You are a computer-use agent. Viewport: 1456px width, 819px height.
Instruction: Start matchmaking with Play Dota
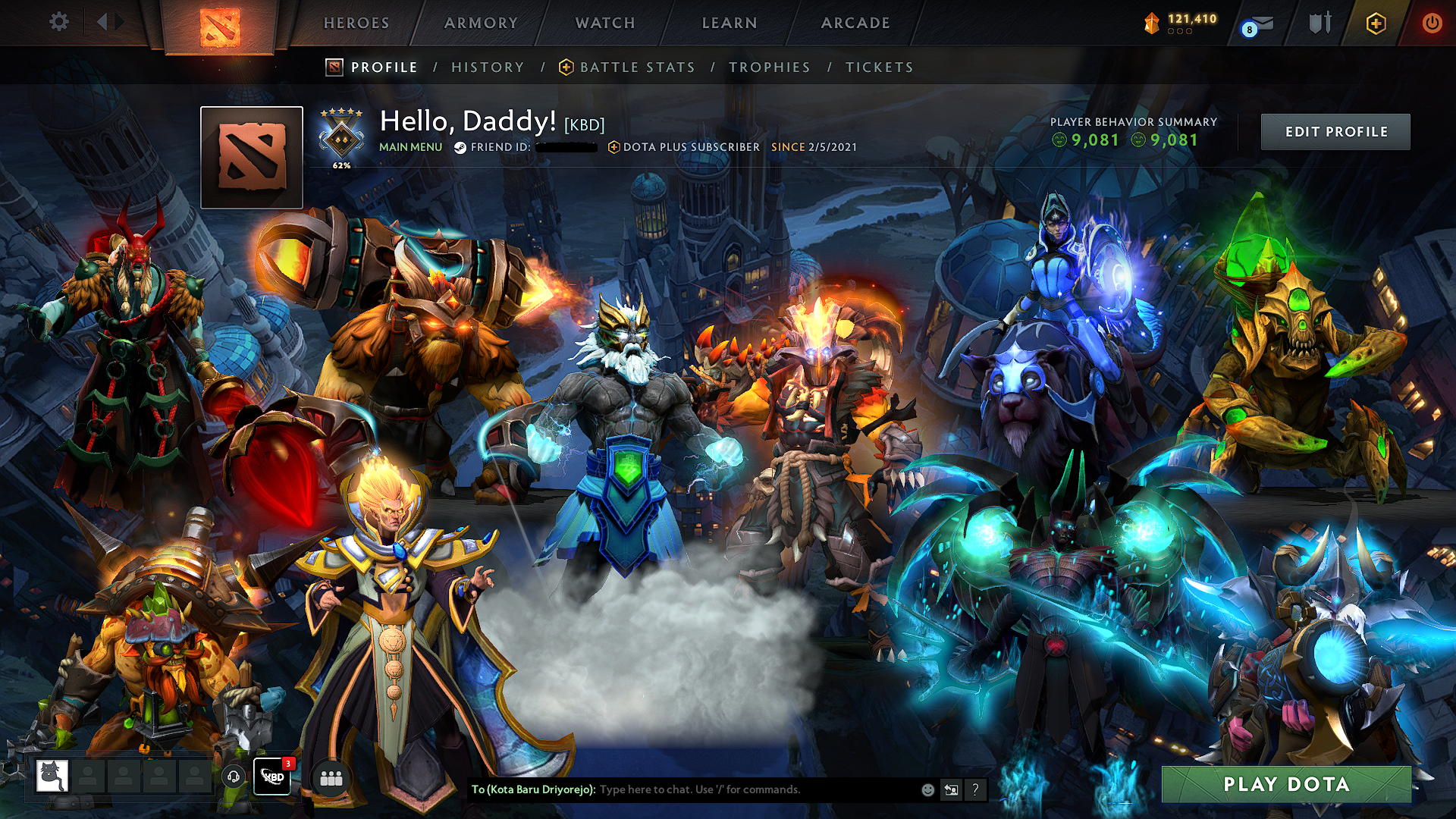[x=1286, y=784]
